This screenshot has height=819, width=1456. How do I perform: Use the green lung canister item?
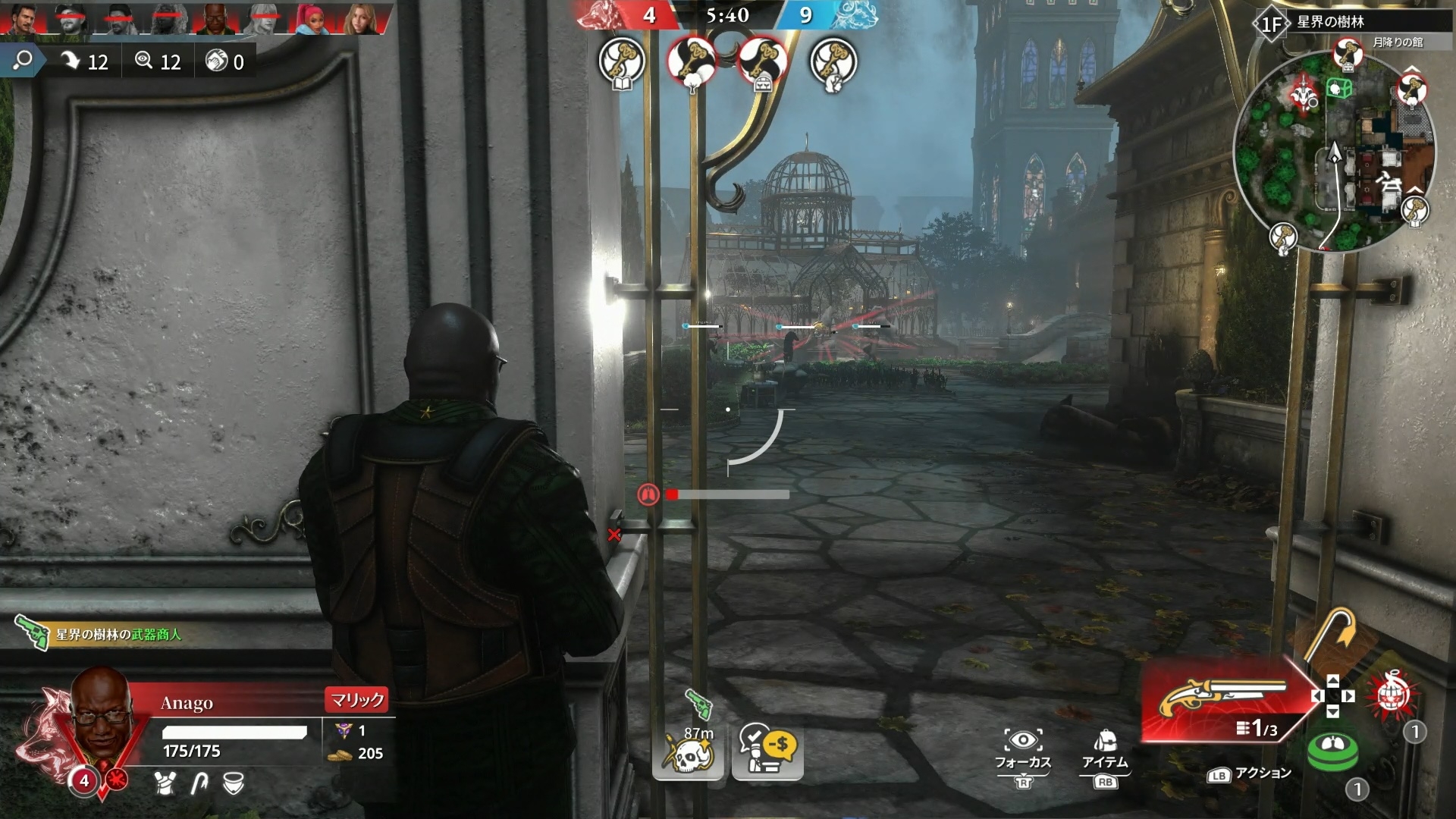coord(1332,750)
